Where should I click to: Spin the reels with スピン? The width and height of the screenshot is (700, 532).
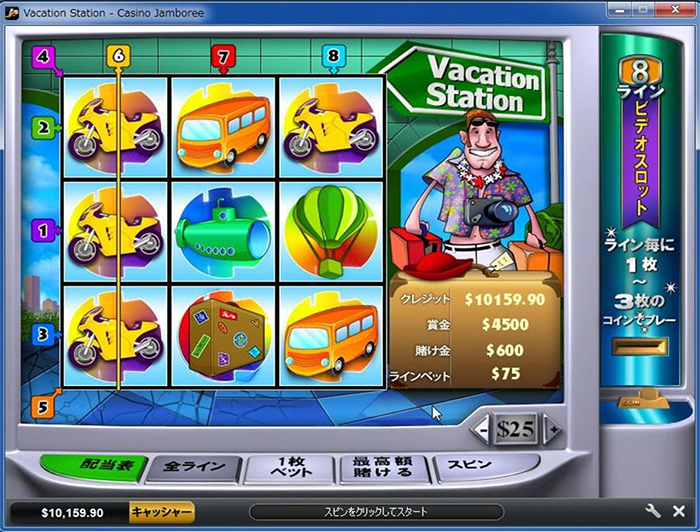tap(468, 467)
